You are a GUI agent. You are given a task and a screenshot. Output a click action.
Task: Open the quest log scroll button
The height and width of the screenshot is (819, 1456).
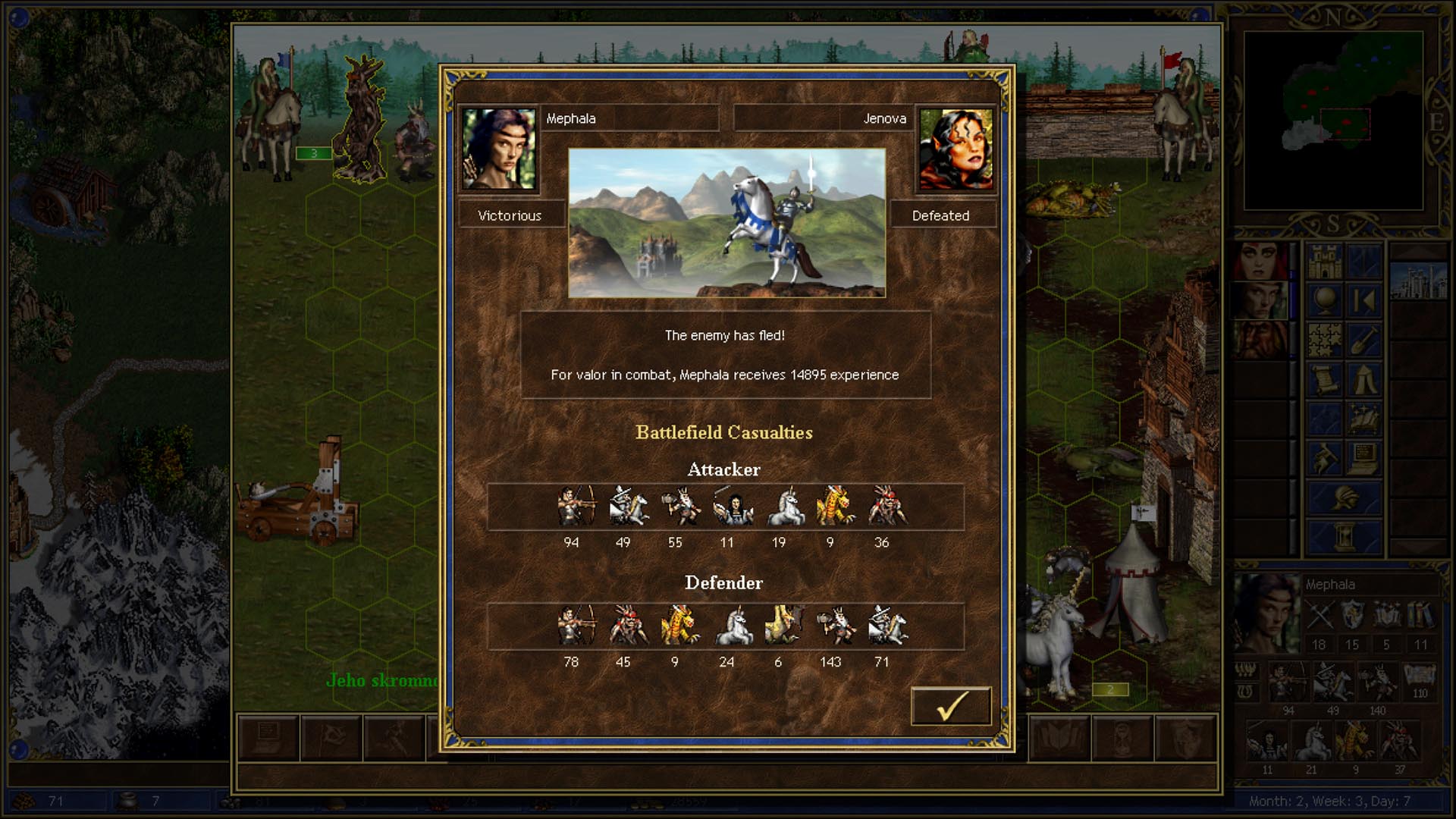tap(1325, 380)
